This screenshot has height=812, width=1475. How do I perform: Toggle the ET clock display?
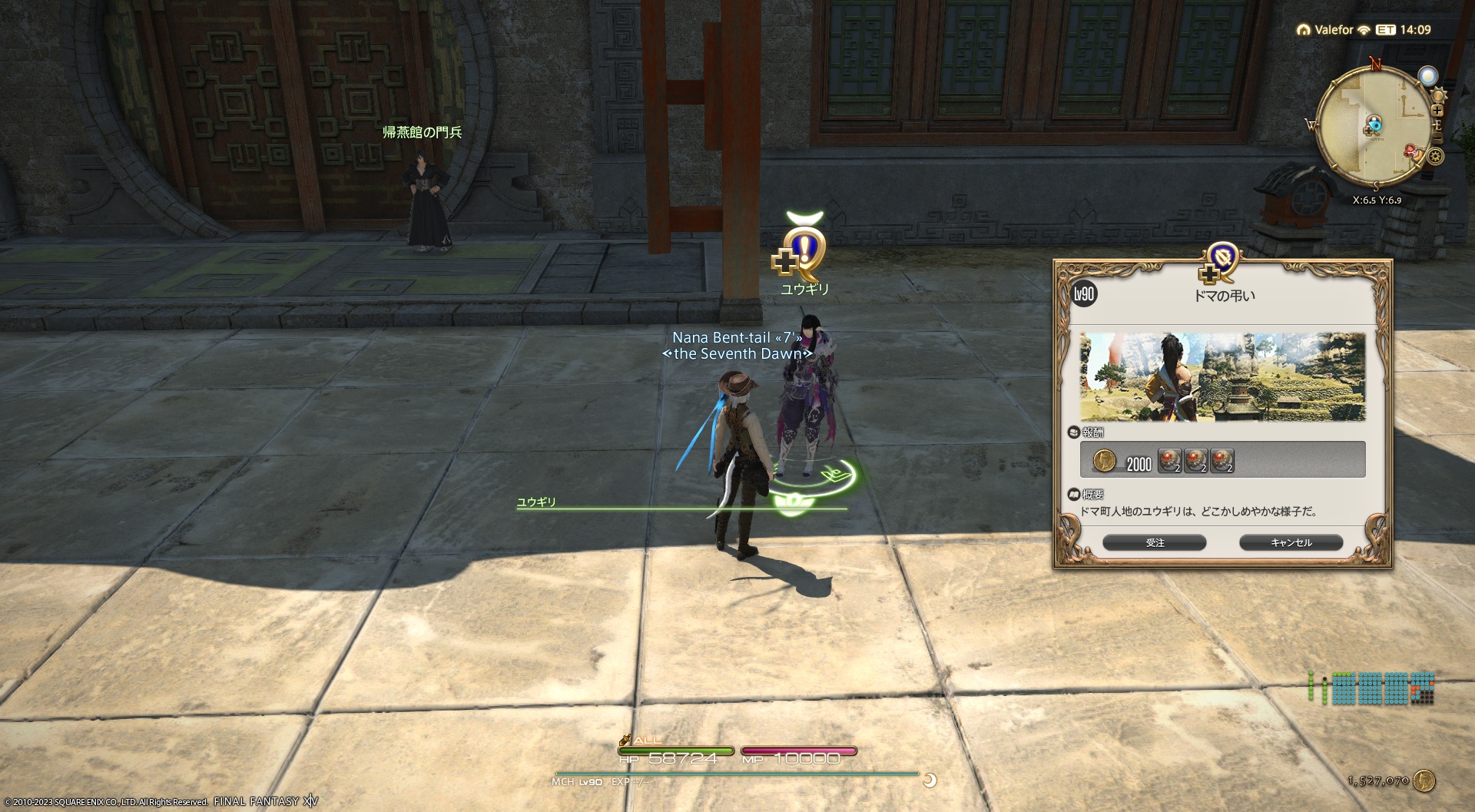point(1386,30)
